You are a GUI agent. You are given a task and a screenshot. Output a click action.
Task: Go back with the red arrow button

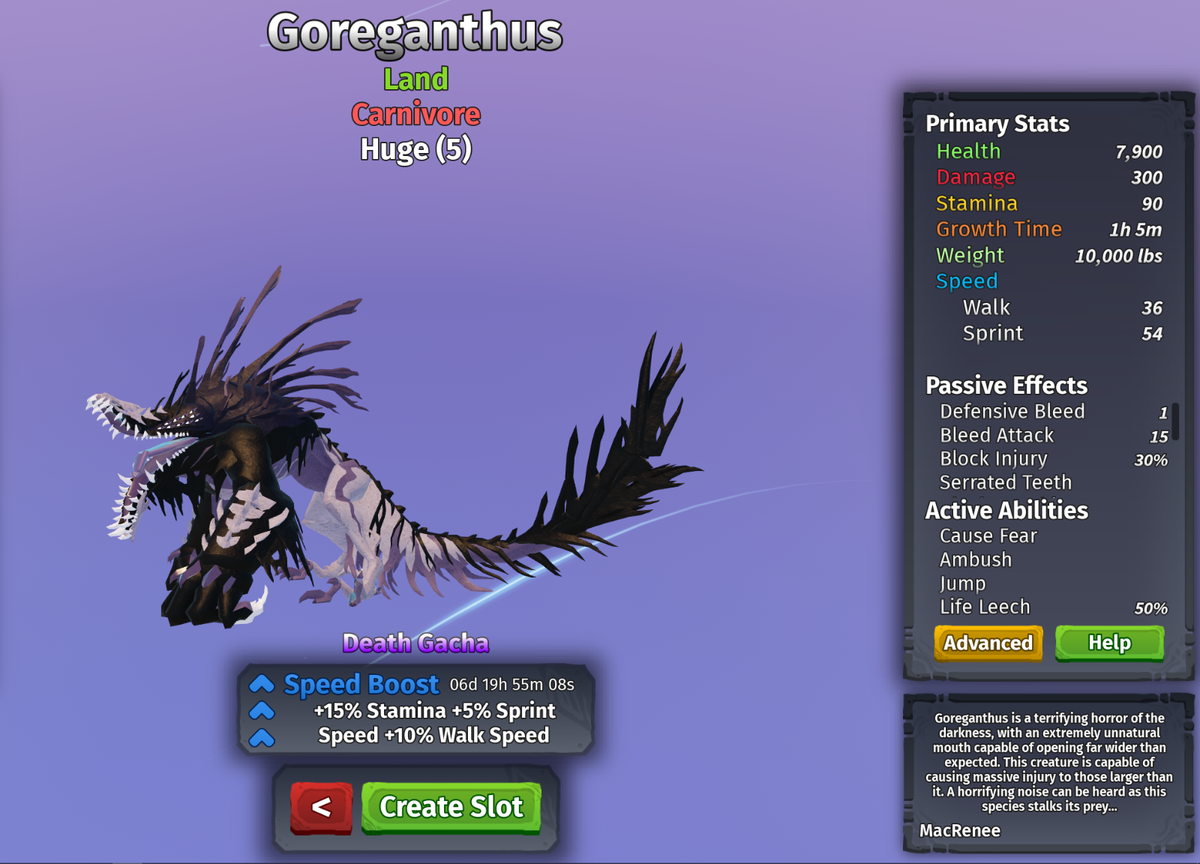pyautogui.click(x=321, y=807)
